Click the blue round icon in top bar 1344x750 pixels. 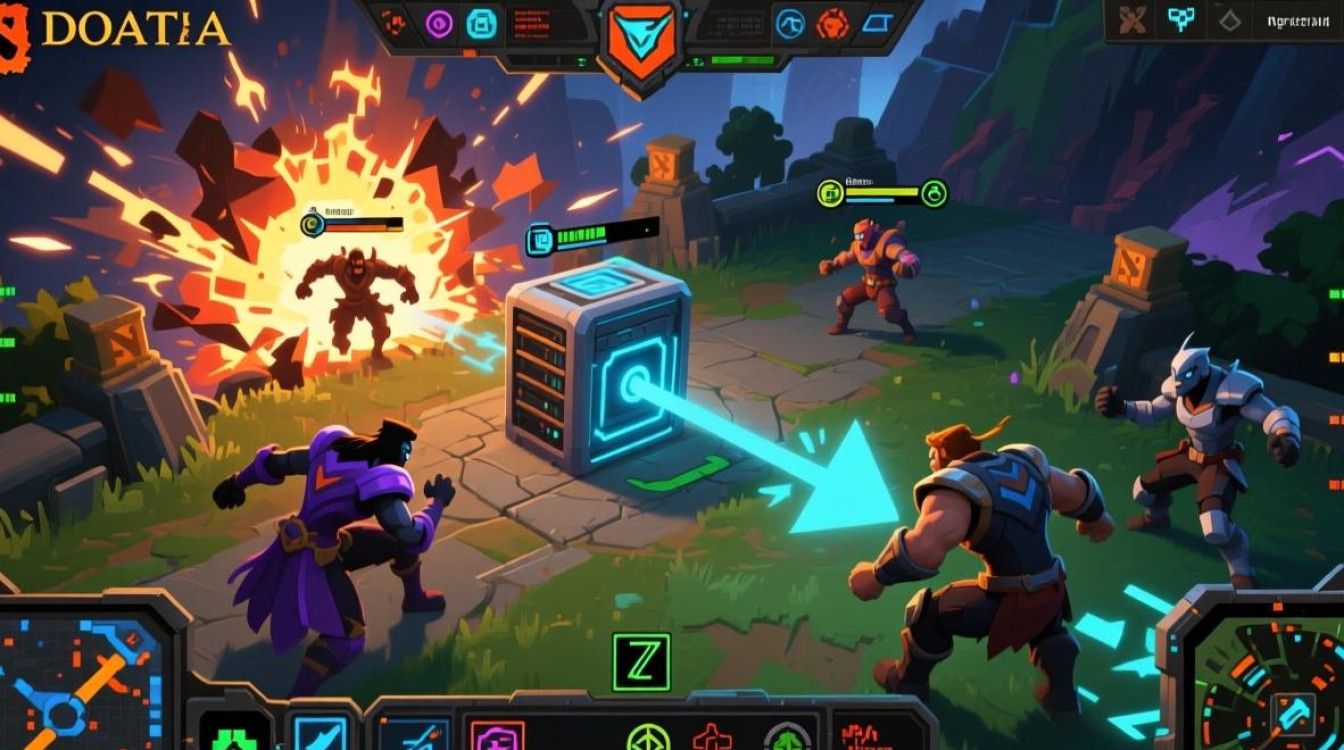coord(791,24)
